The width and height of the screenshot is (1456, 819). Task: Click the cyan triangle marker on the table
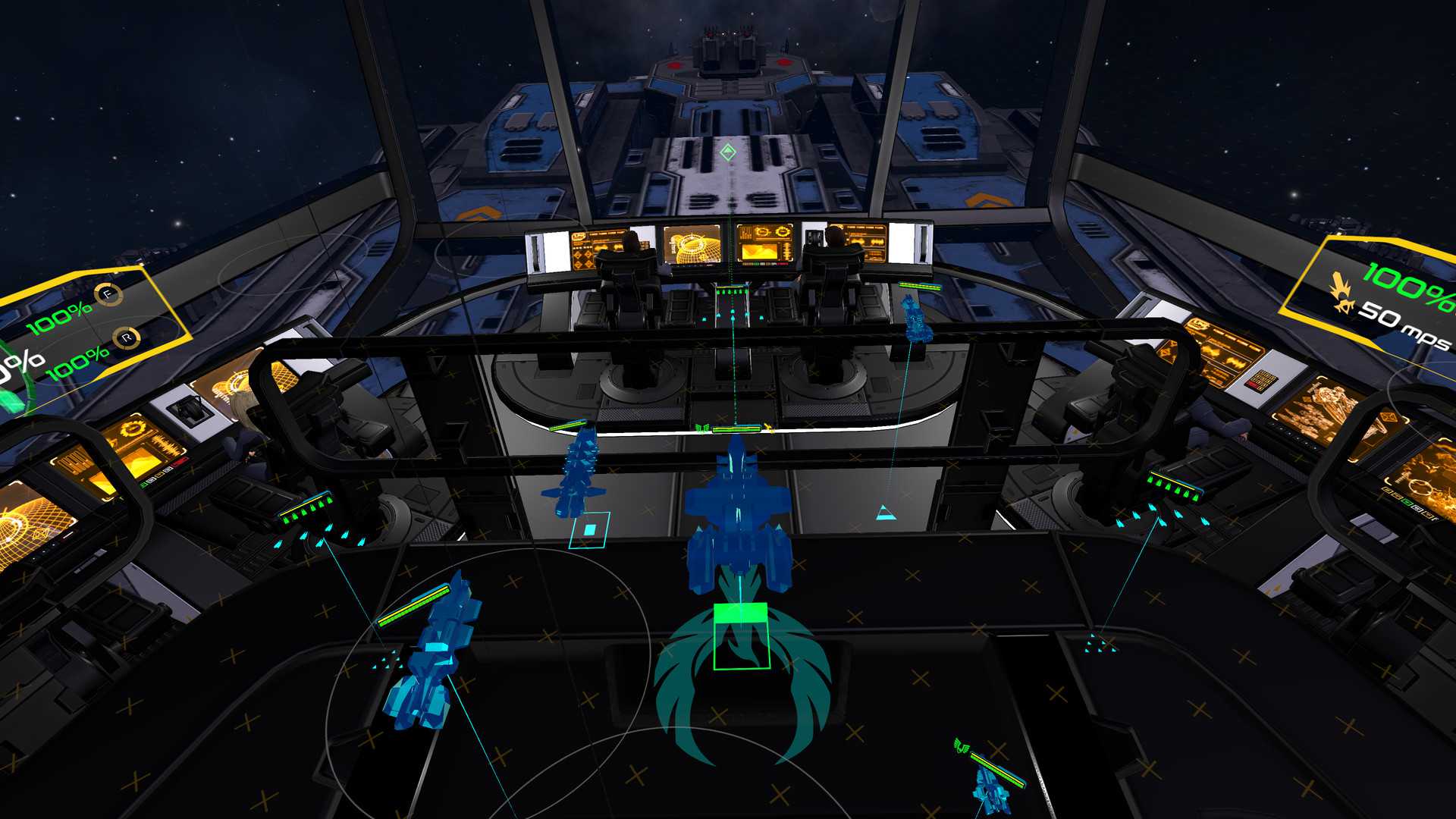pos(885,513)
